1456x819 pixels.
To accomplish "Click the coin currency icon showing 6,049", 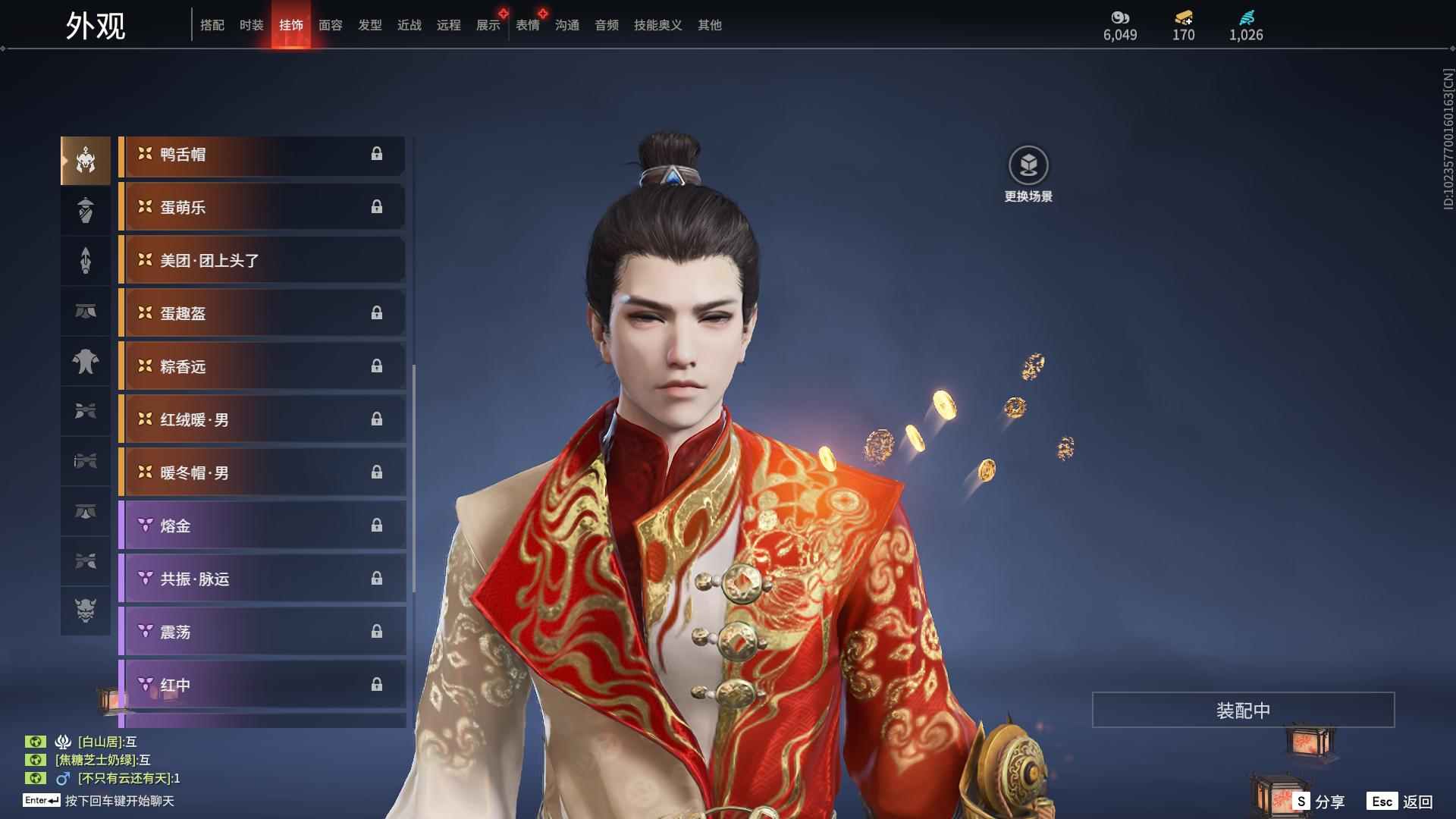I will point(1120,17).
